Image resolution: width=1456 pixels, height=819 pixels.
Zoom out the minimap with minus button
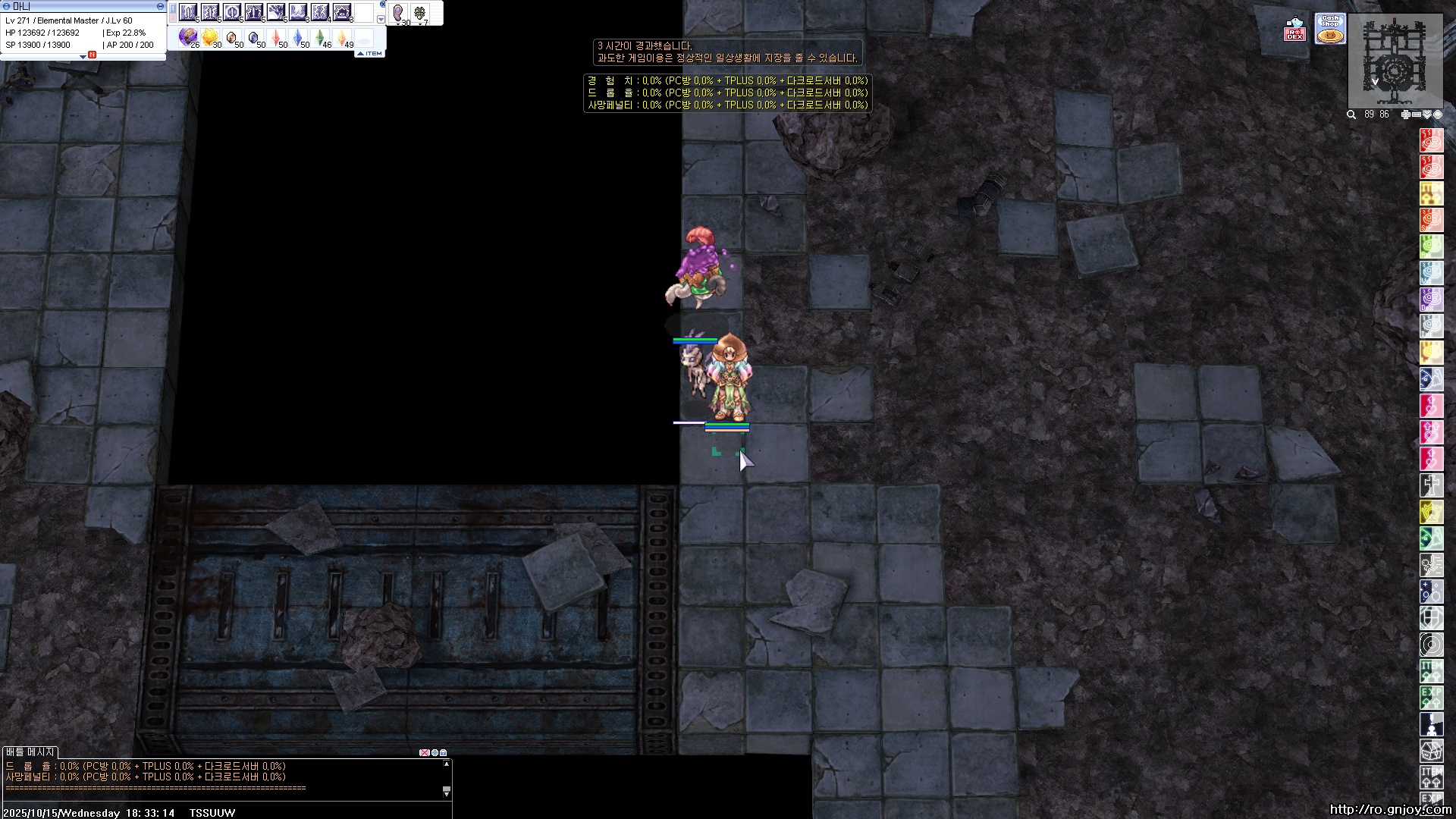1416,115
